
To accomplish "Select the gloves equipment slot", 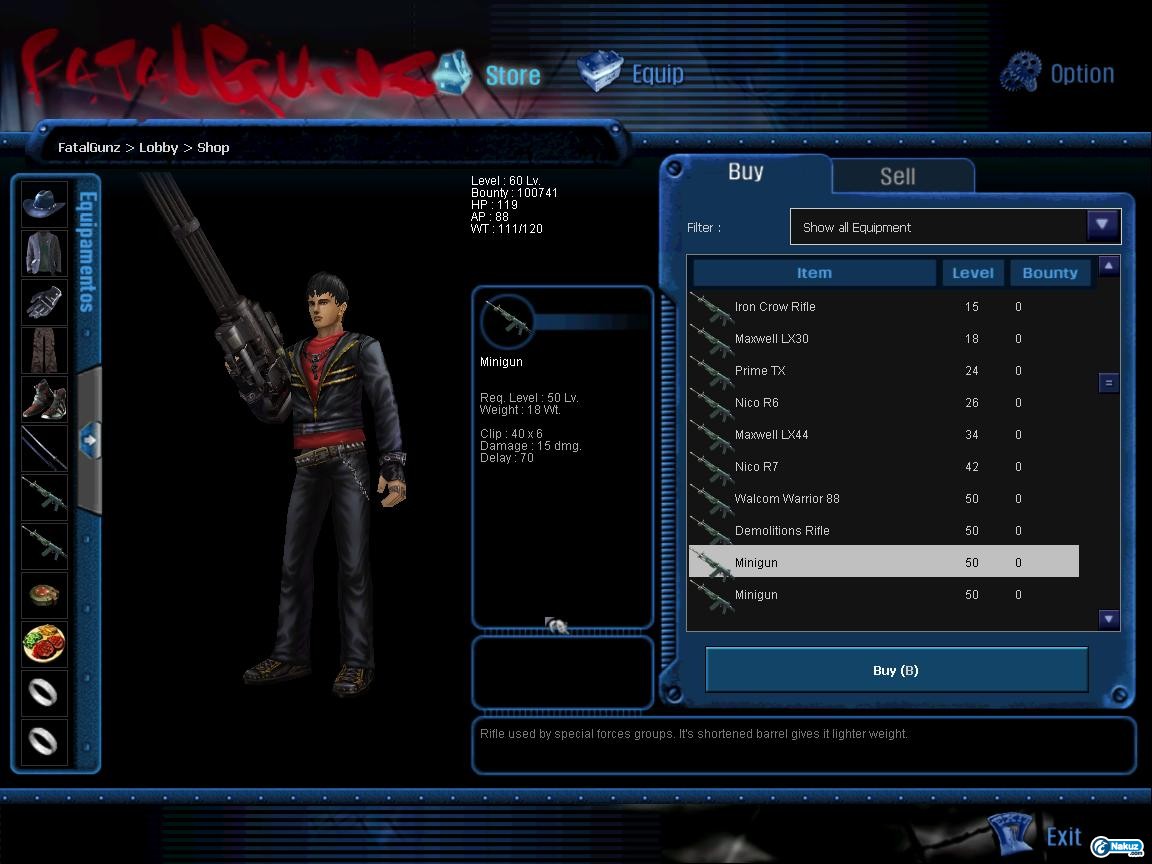I will point(44,302).
